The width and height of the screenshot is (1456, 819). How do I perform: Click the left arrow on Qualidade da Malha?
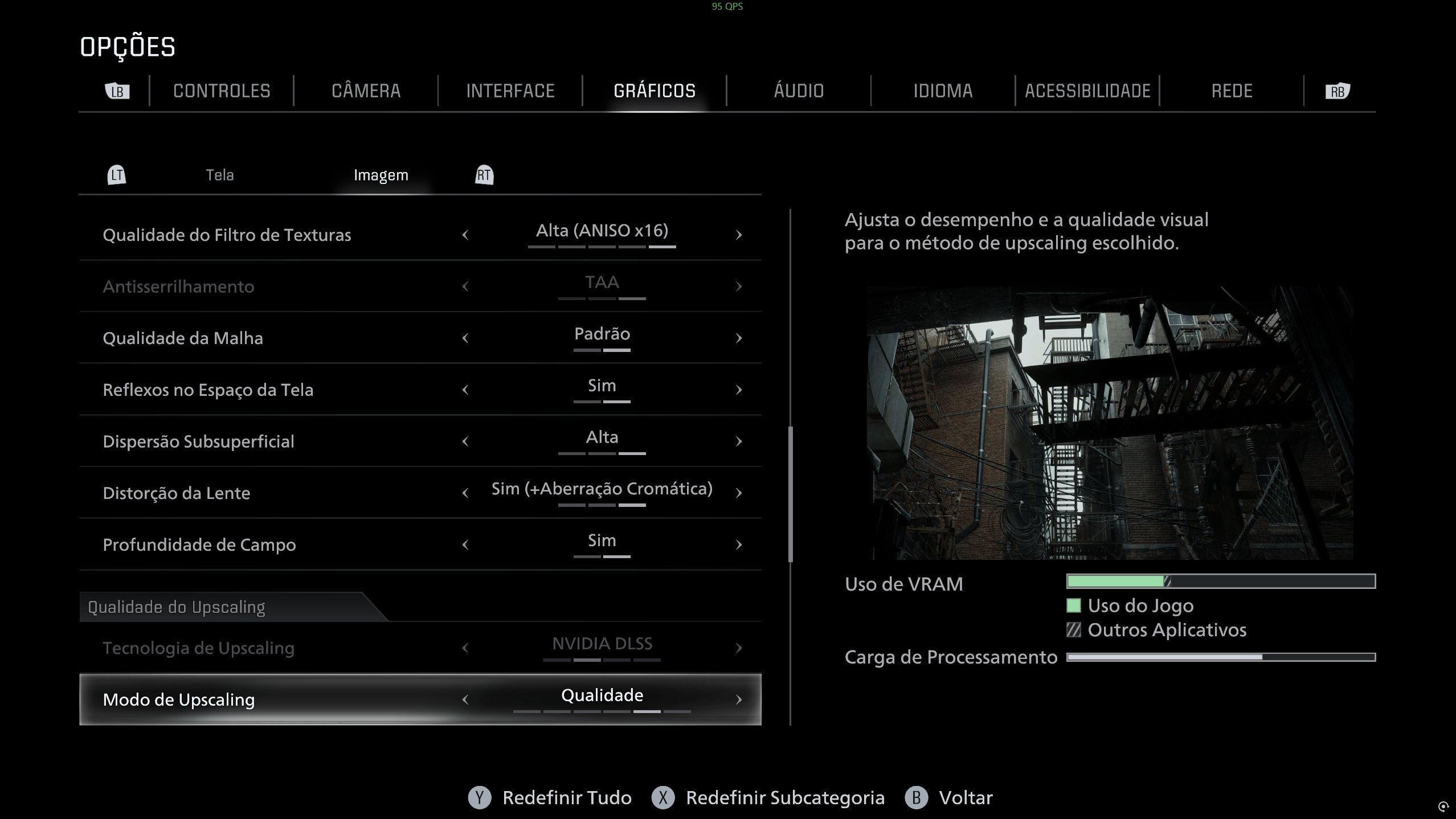coord(466,338)
